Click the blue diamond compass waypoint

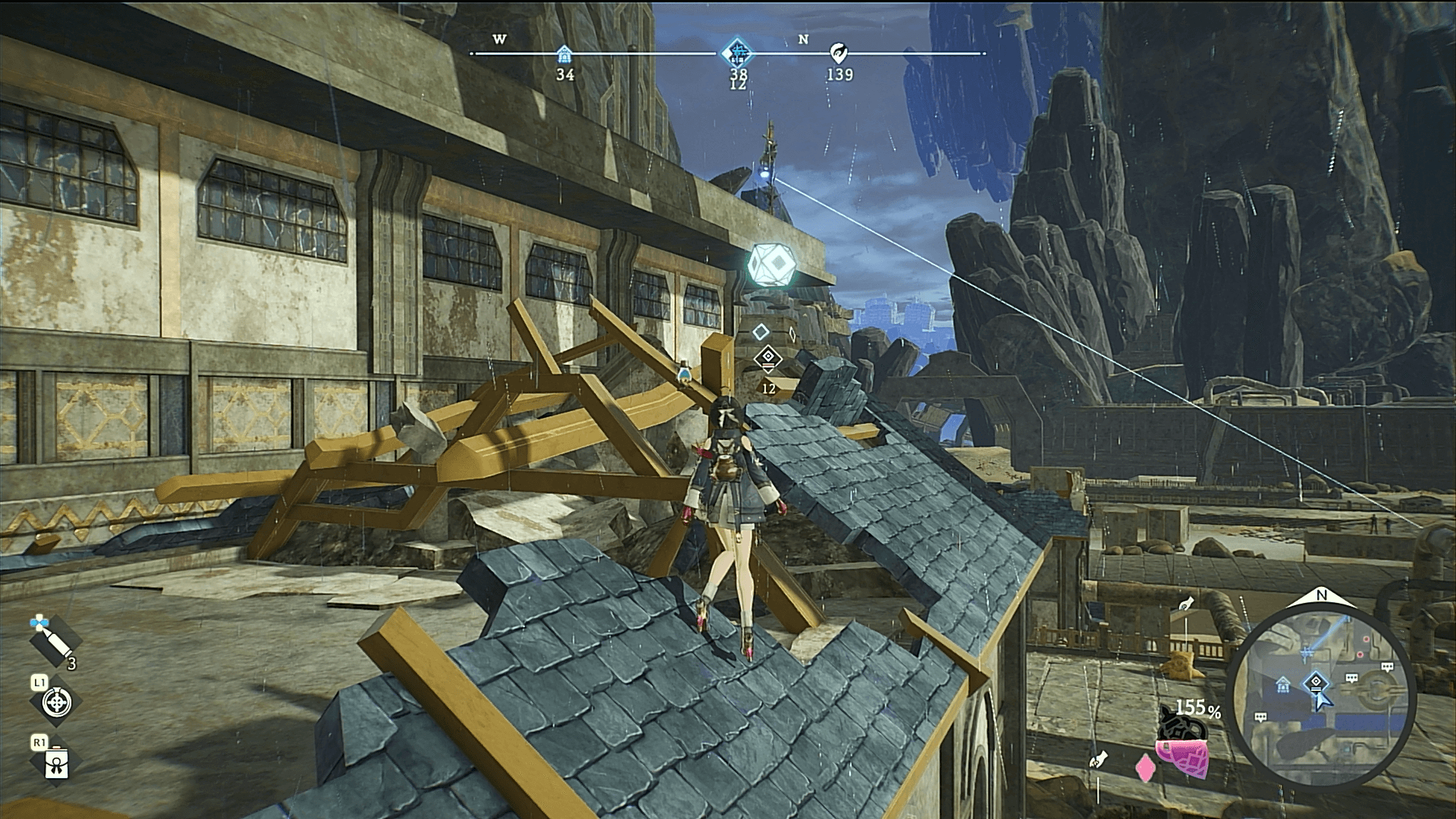tap(737, 53)
